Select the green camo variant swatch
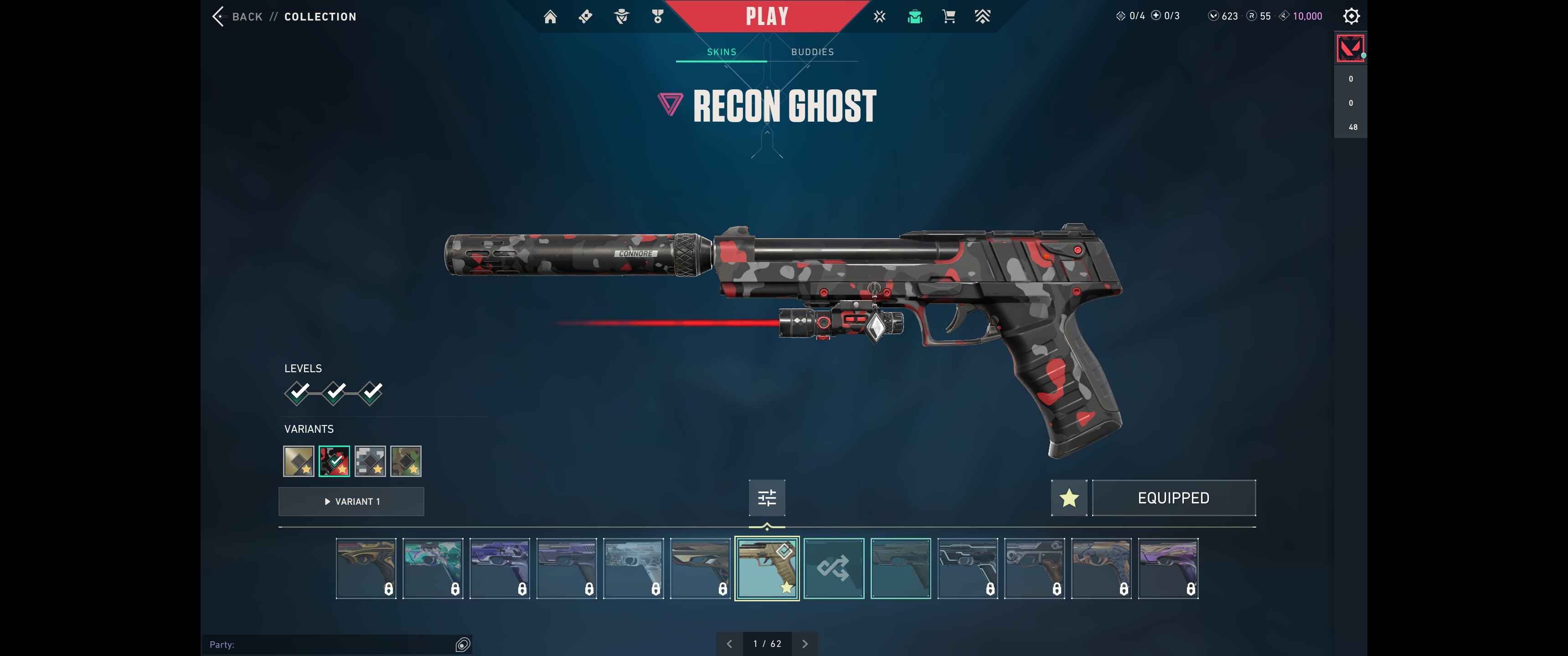 405,461
